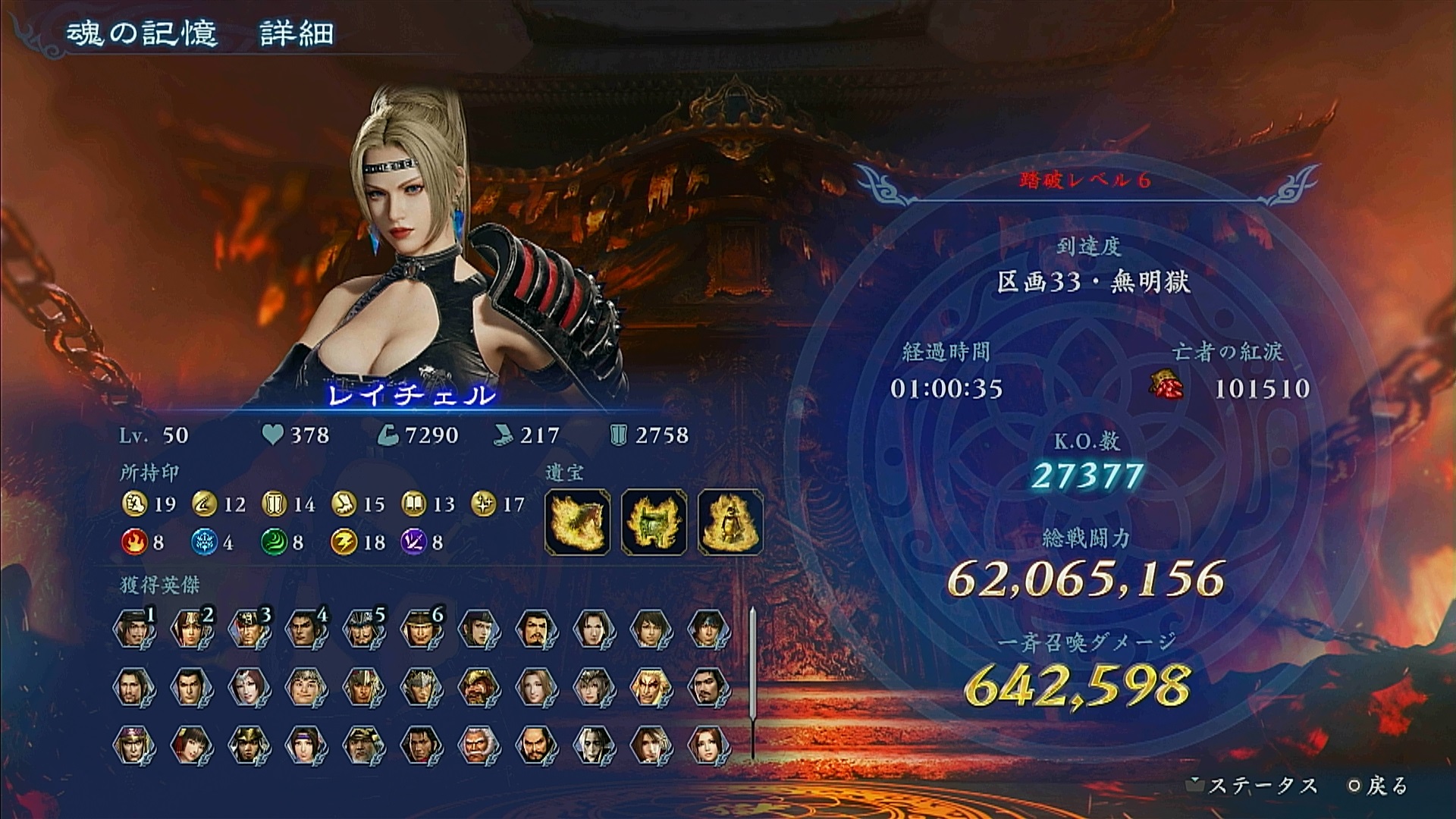Click the open book seal icon
Image resolution: width=1456 pixels, height=819 pixels.
click(x=414, y=504)
